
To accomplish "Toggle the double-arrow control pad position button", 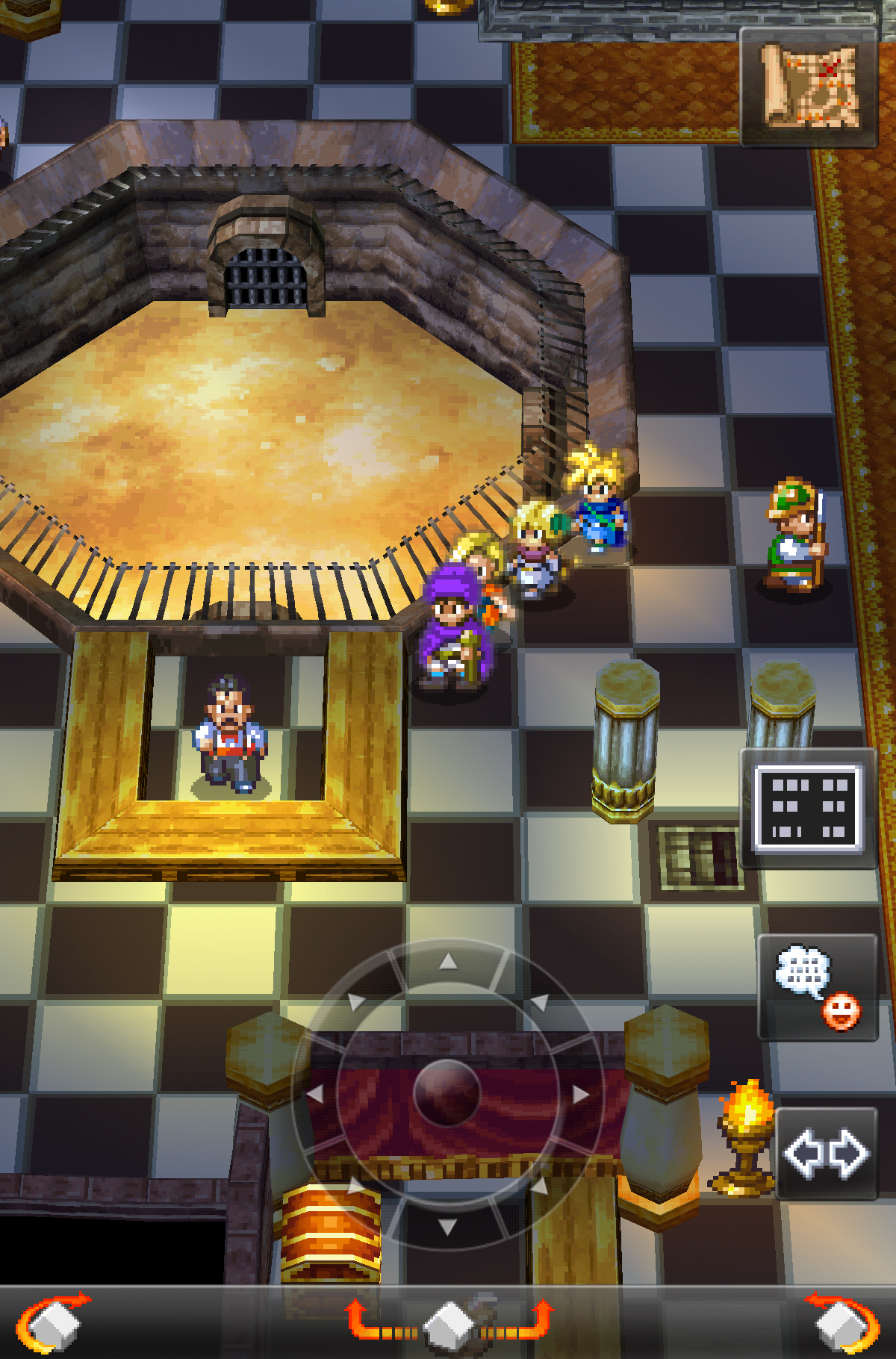I will (826, 1154).
